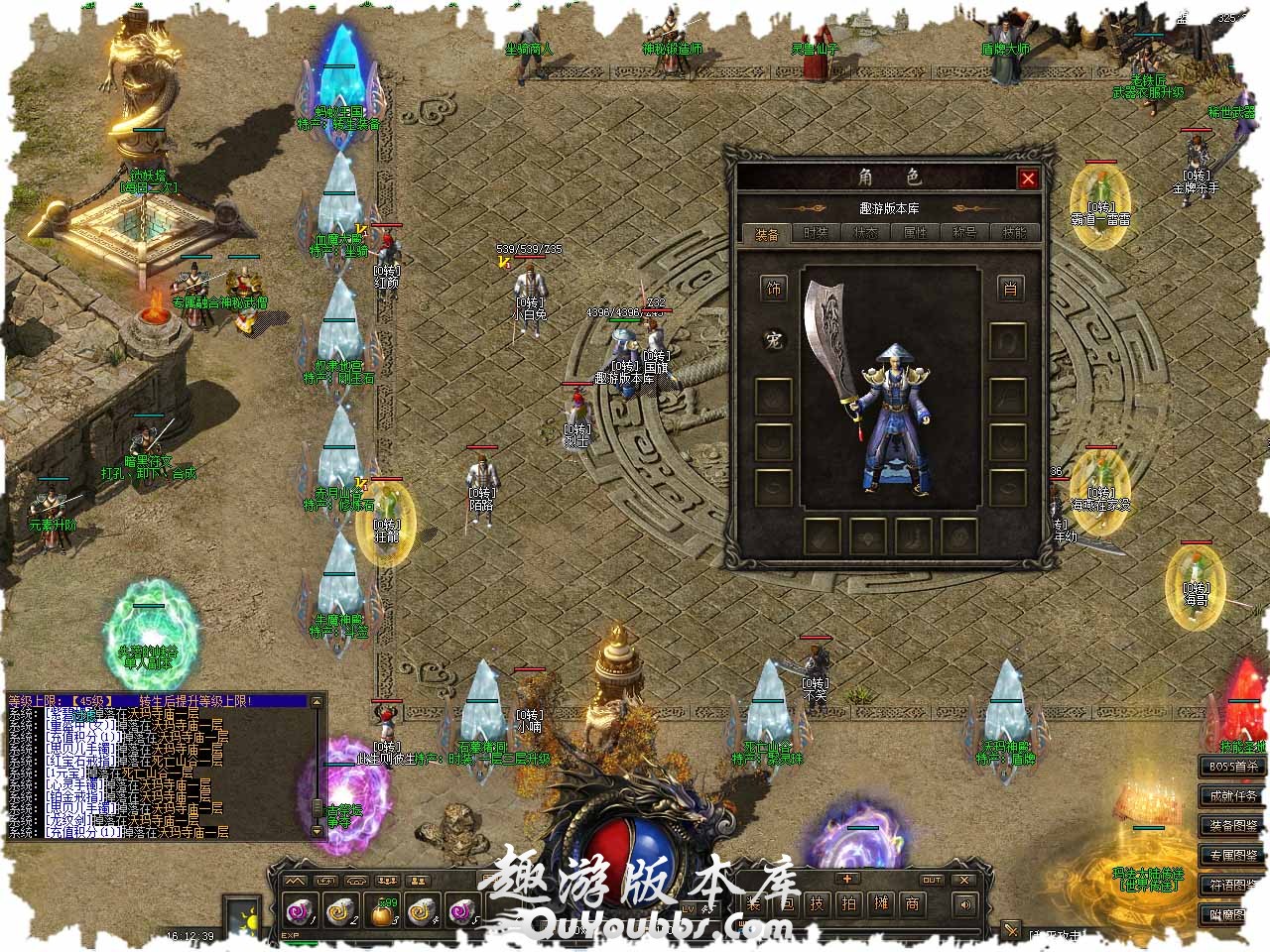Click the OUT exit button
The width and height of the screenshot is (1270, 952).
click(932, 880)
